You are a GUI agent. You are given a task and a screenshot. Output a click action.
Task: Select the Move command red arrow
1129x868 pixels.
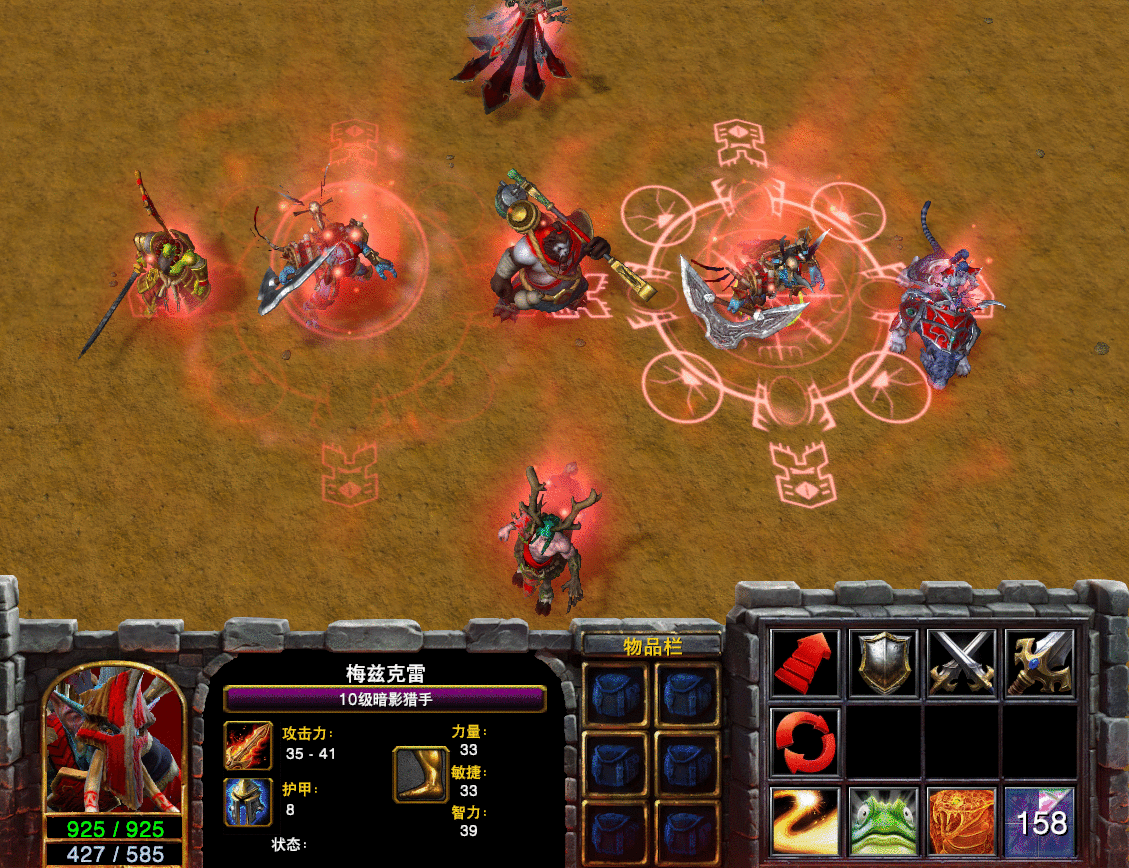coord(805,663)
